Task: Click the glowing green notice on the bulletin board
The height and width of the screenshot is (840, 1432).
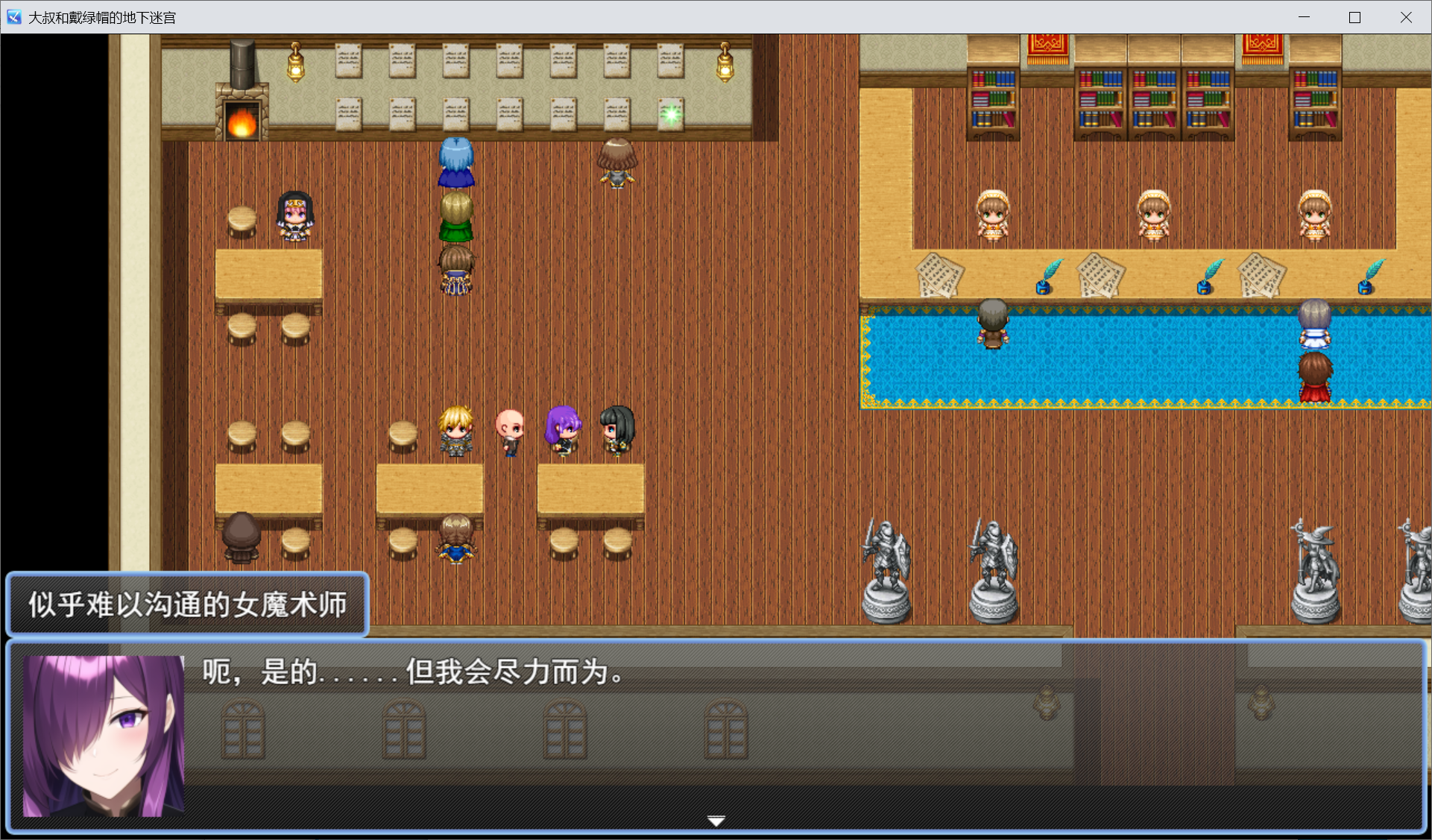Action: [x=670, y=113]
